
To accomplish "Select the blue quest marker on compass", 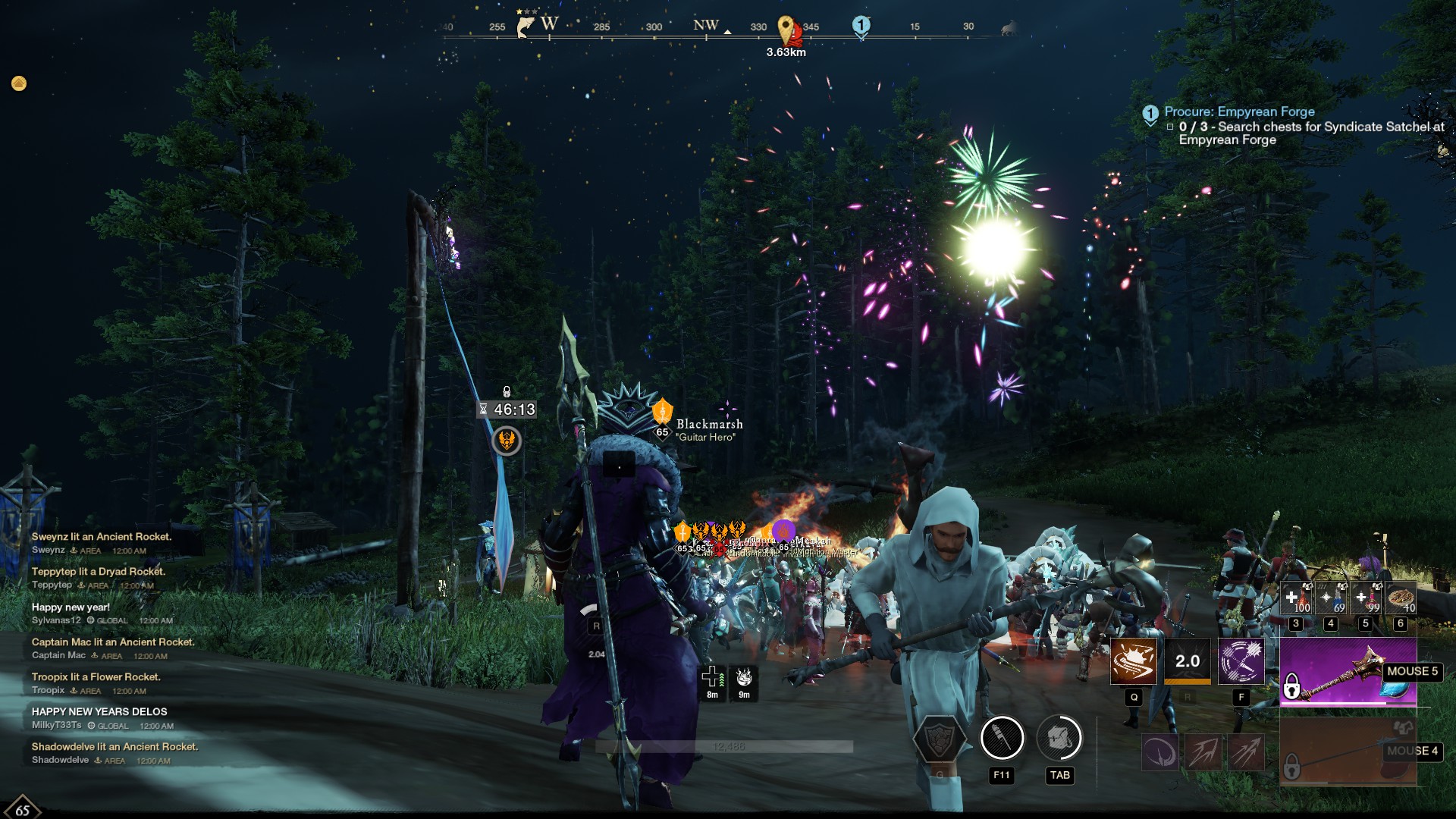I will click(x=861, y=26).
